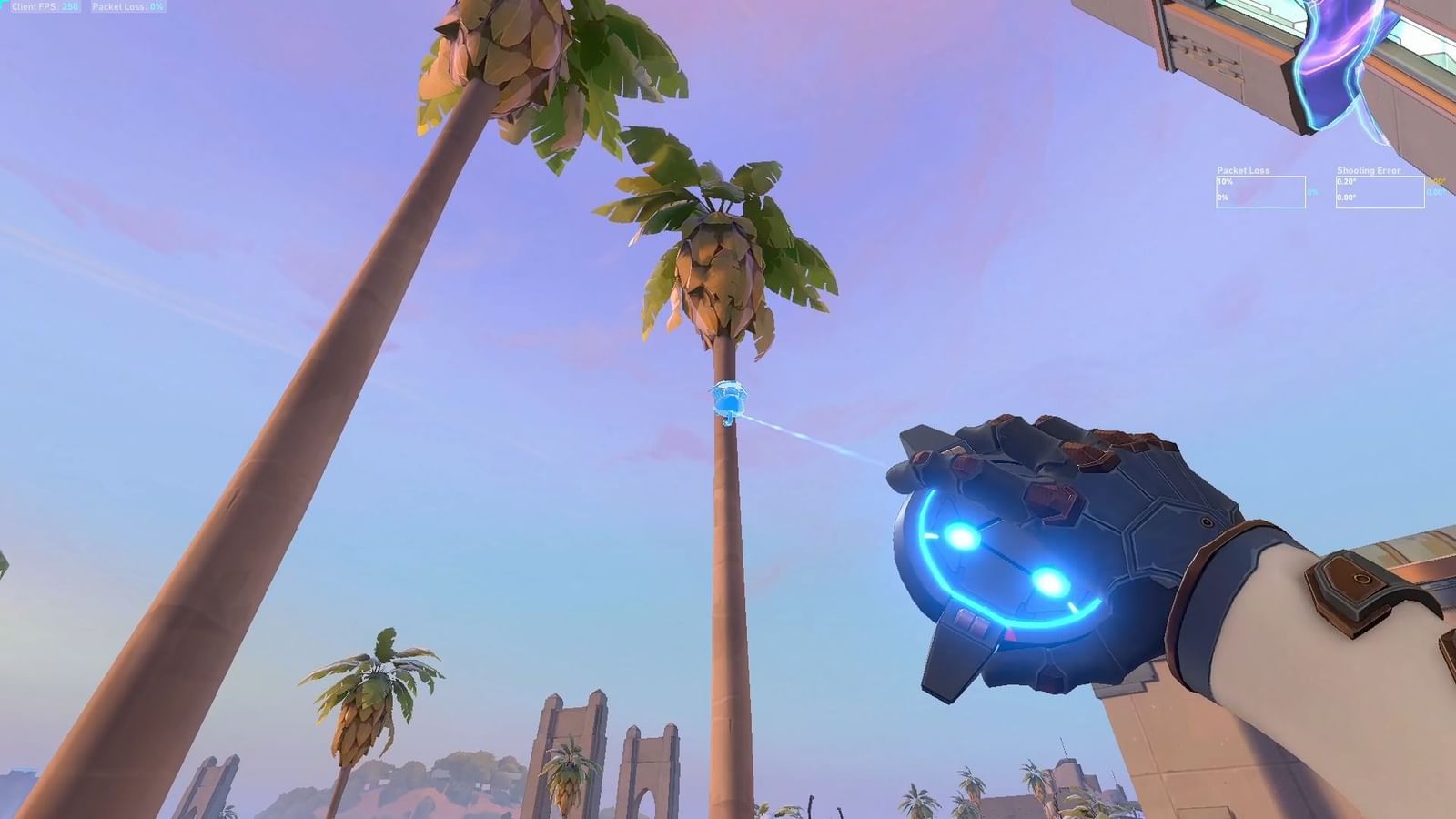Expand the Shooting Error overlay box
The width and height of the screenshot is (1456, 819).
(1380, 191)
